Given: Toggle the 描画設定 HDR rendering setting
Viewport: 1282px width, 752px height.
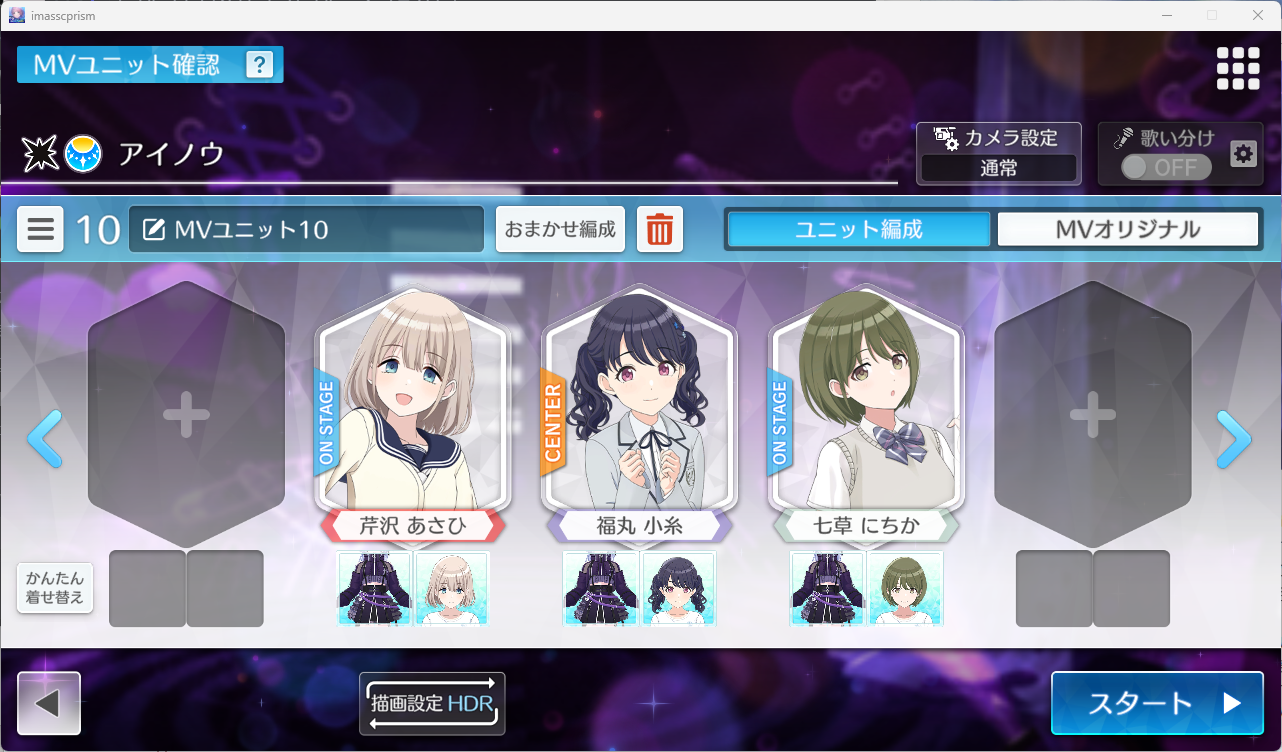Looking at the screenshot, I should 432,703.
